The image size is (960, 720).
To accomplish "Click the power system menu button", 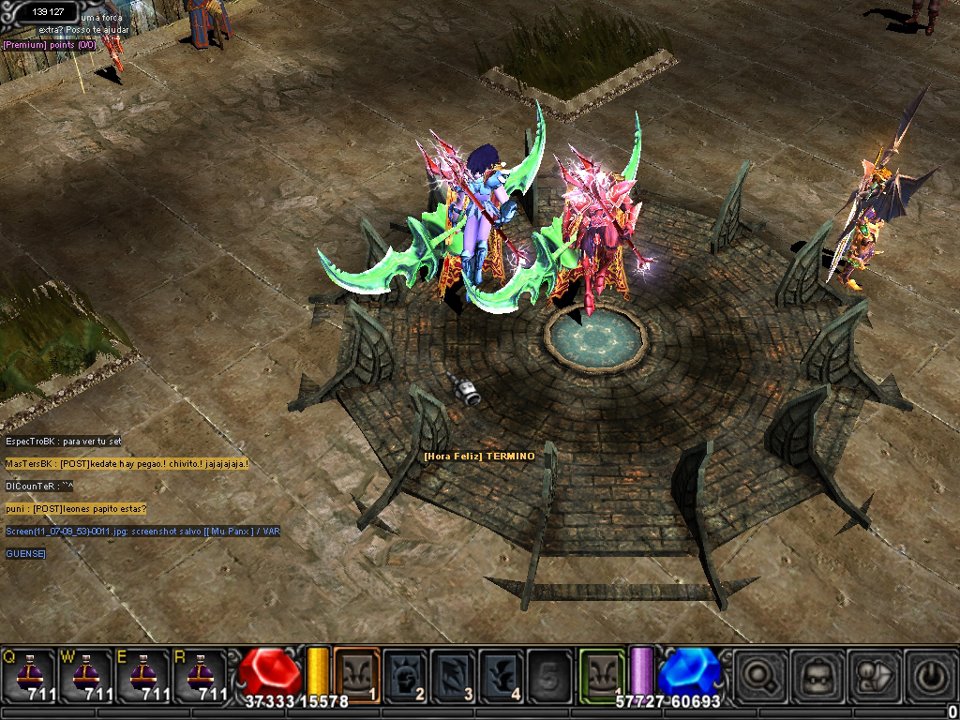I will tap(929, 677).
